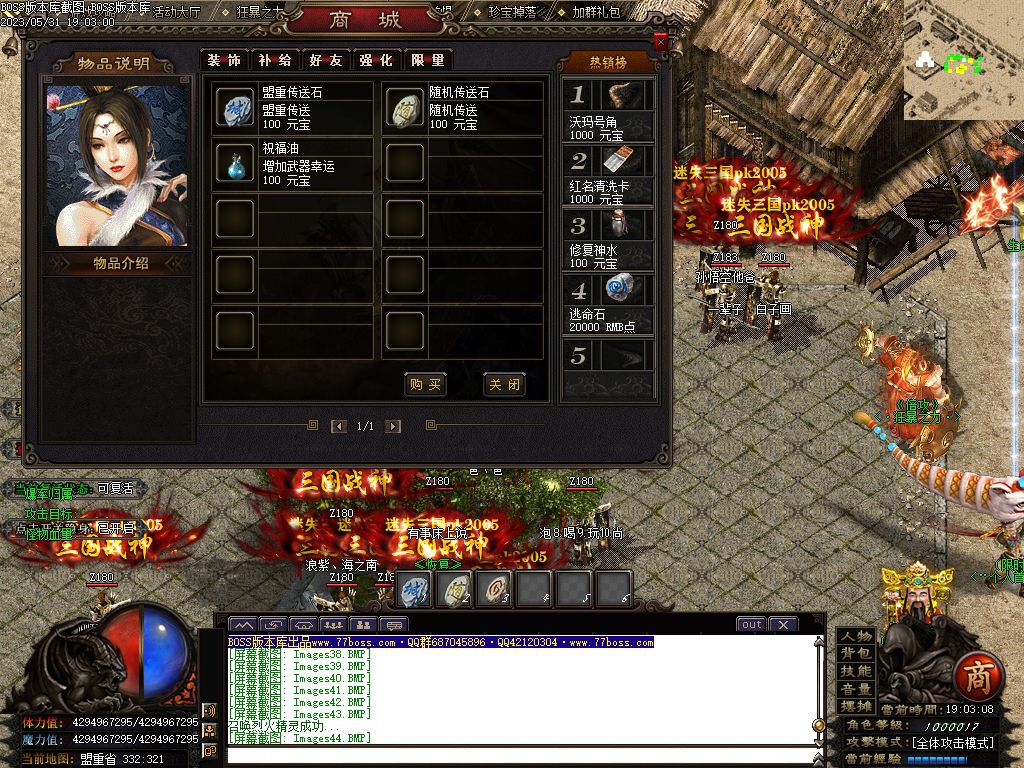Go to the next shop page arrow
Viewport: 1024px width, 768px height.
tap(393, 426)
